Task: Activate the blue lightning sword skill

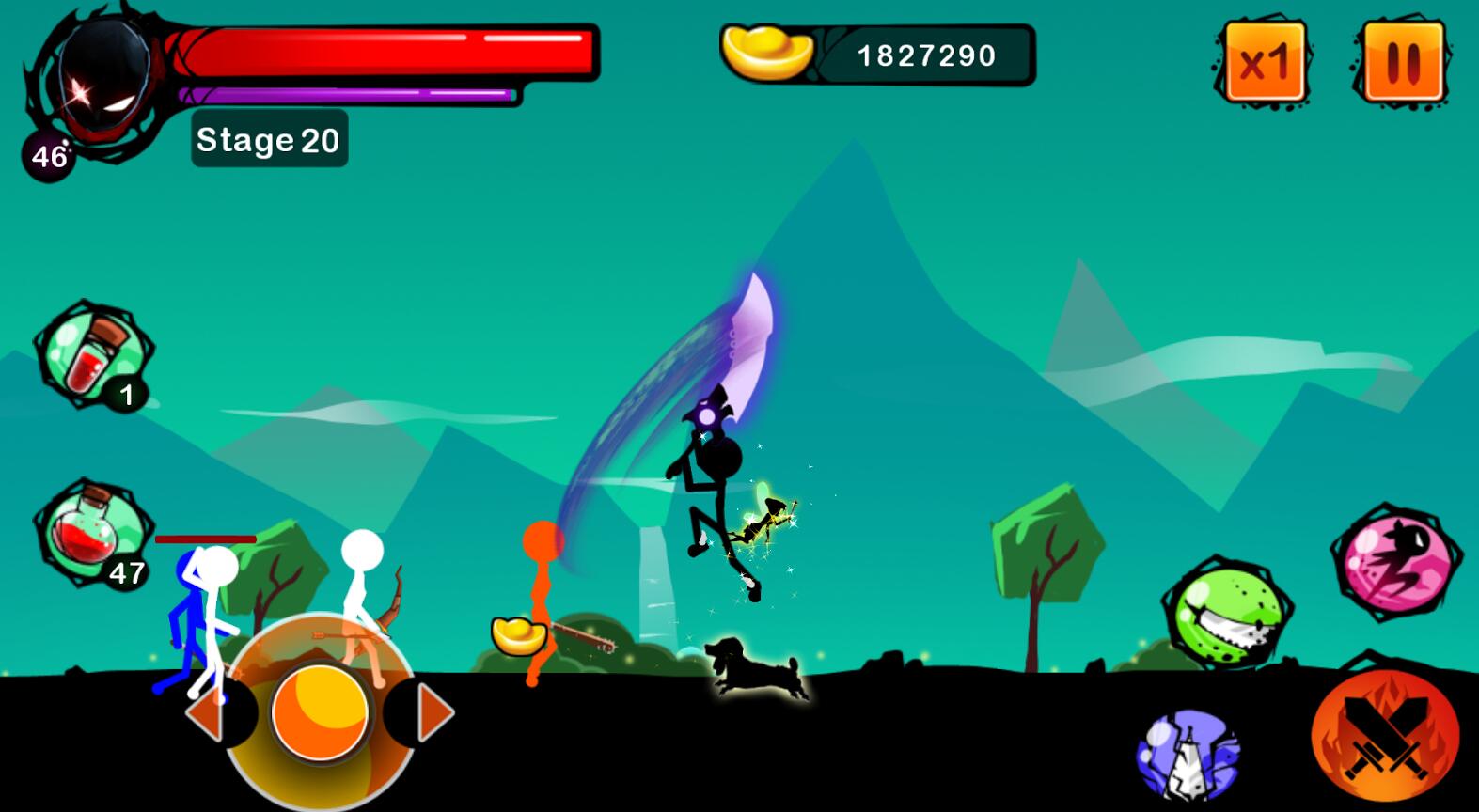Action: coord(1189,756)
